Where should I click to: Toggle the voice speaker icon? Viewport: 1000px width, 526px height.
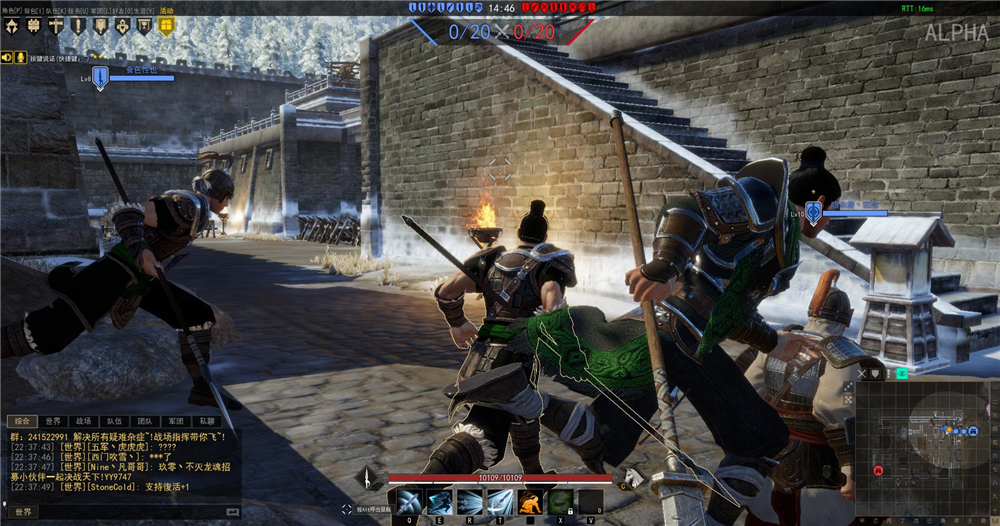(x=7, y=58)
